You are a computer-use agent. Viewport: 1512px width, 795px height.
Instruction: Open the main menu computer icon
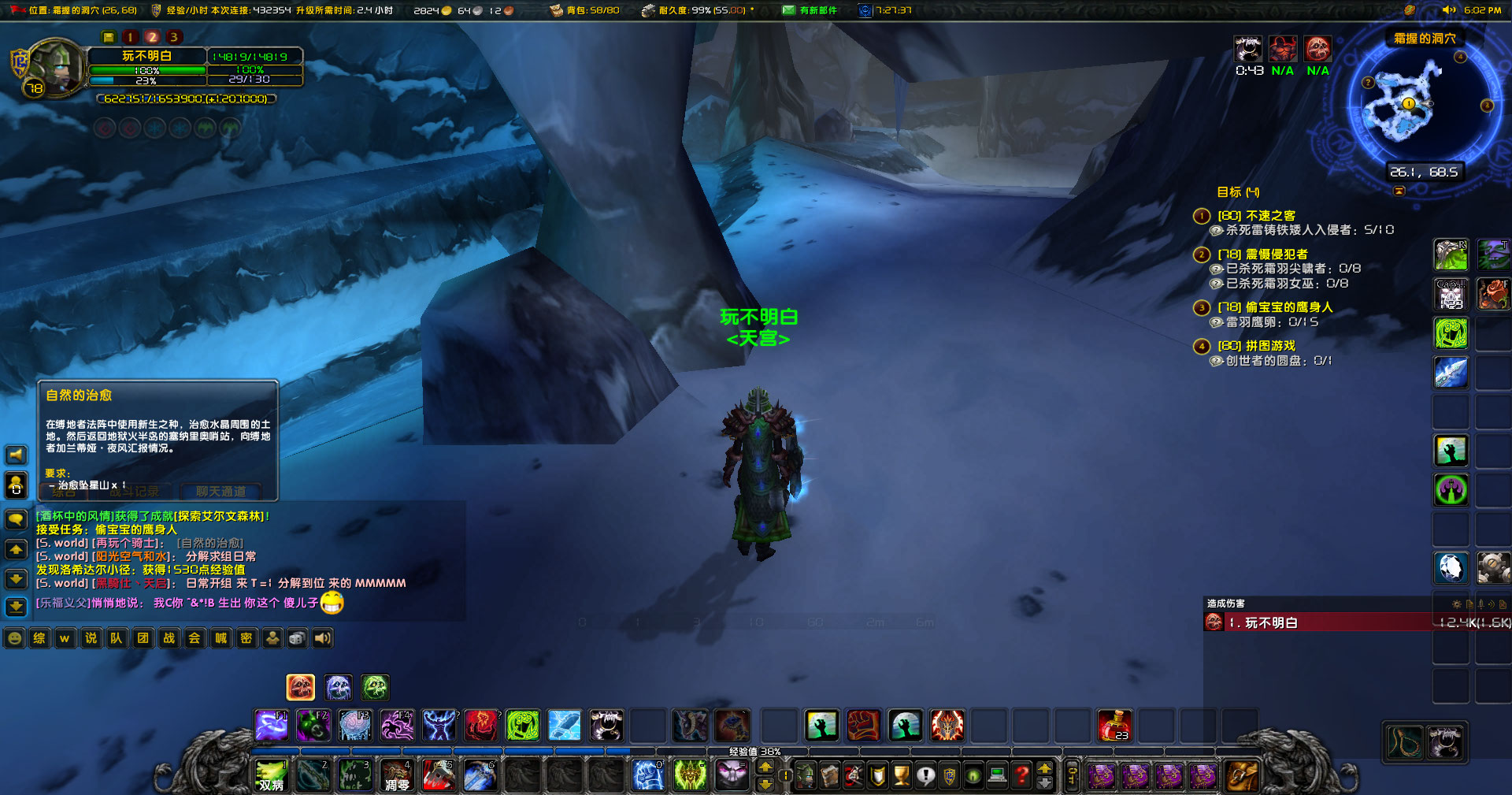[x=996, y=775]
